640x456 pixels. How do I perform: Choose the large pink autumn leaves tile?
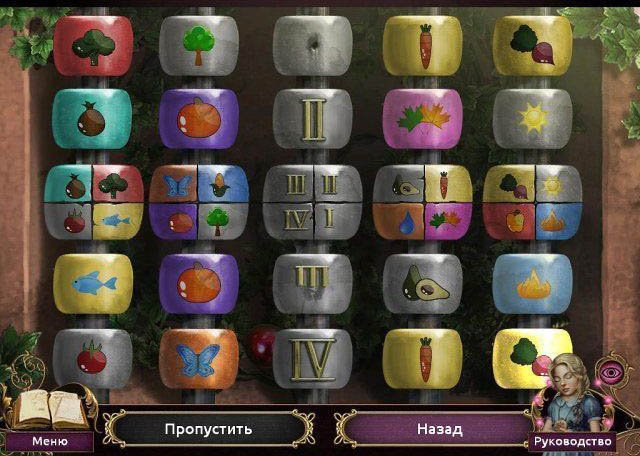click(x=422, y=118)
